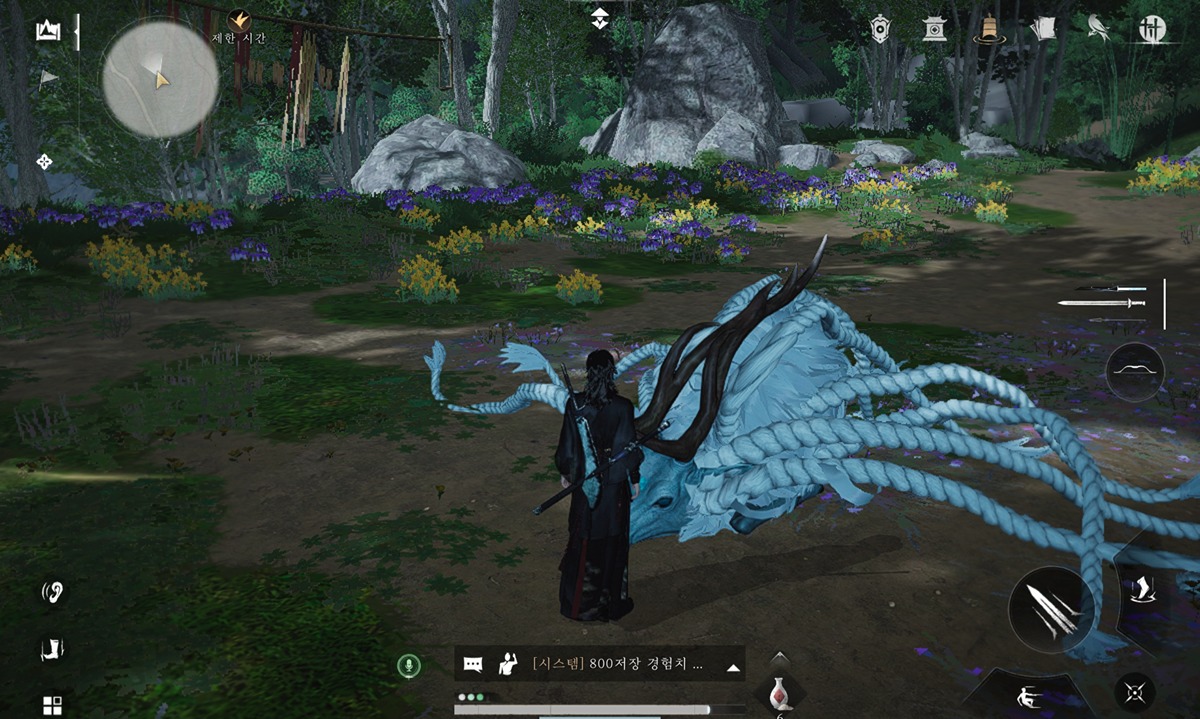Select the small flag marker icon
This screenshot has width=1200, height=719.
tap(47, 77)
